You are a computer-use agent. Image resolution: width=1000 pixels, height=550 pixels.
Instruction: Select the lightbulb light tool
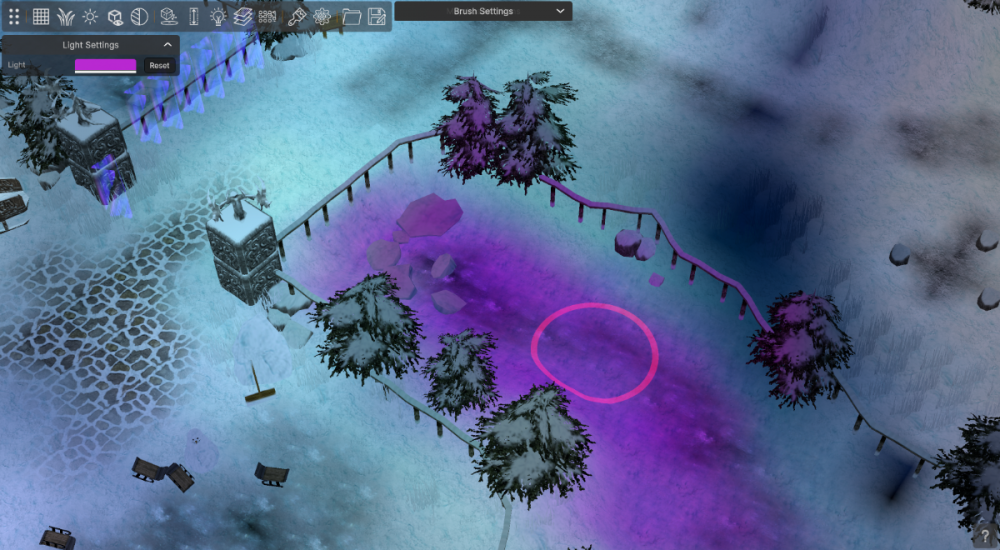(x=218, y=16)
